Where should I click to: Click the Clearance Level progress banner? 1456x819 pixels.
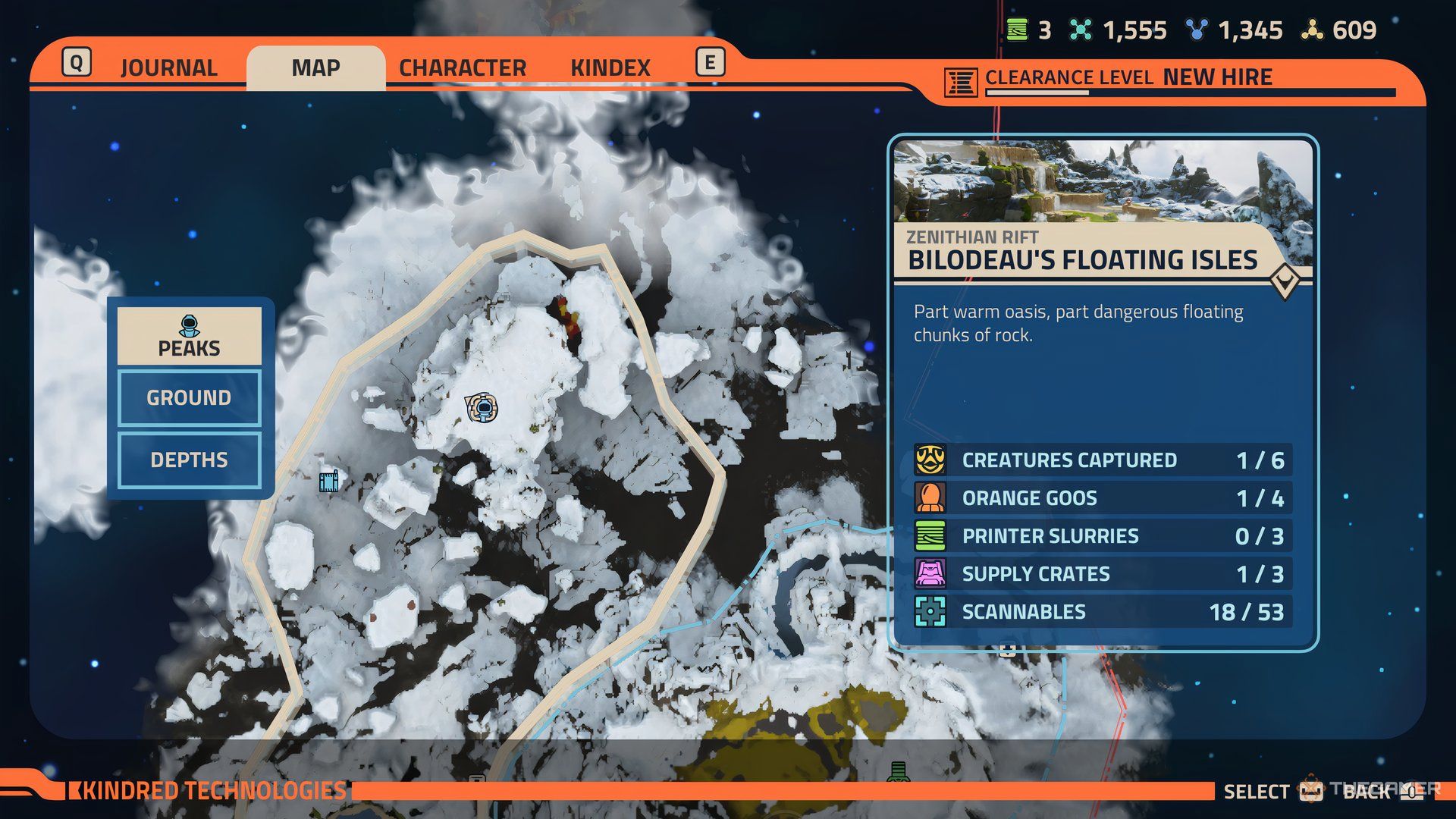(x=1168, y=80)
